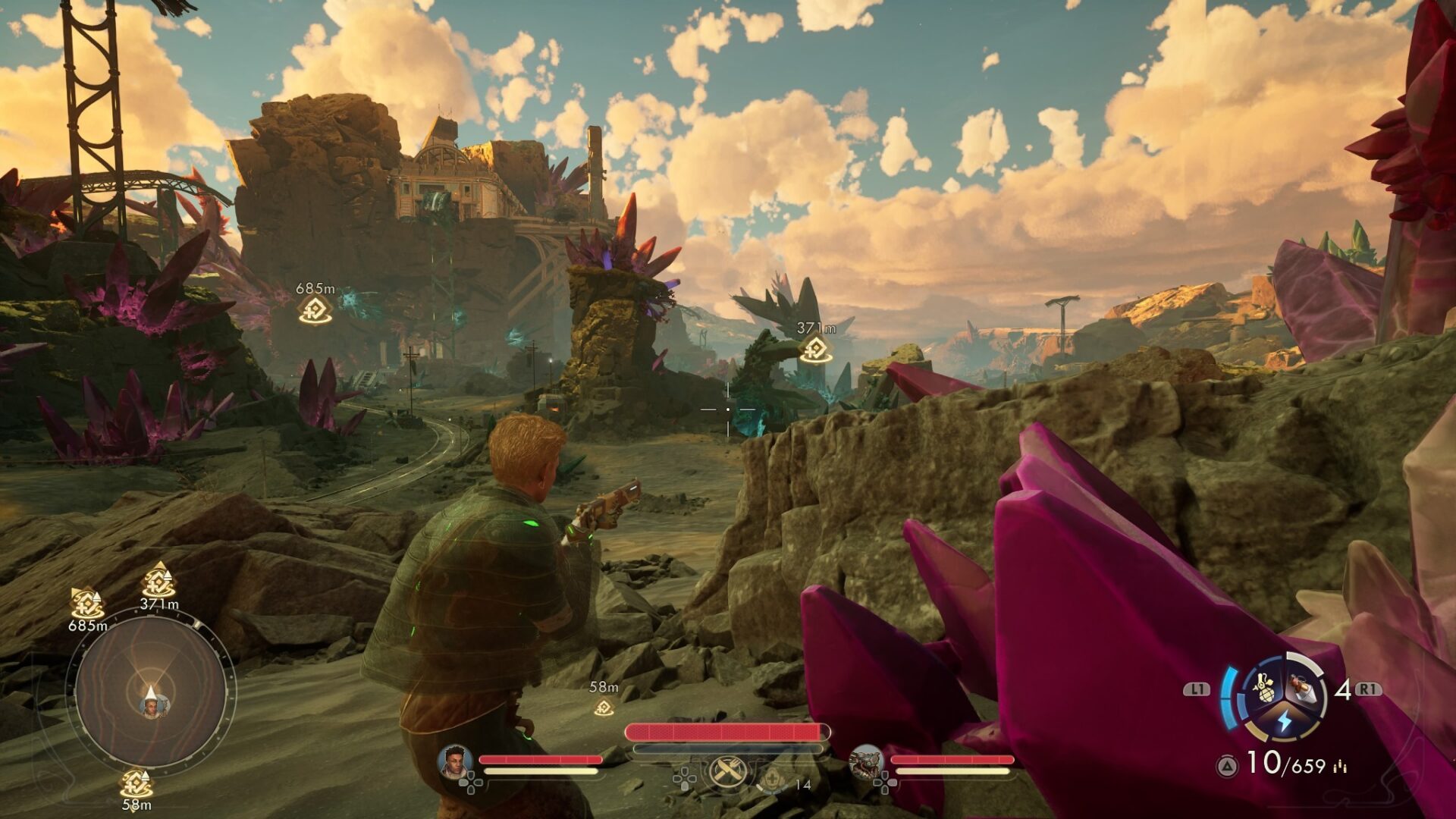
Task: Select the 685m marker beside the minimap
Action: (86, 604)
